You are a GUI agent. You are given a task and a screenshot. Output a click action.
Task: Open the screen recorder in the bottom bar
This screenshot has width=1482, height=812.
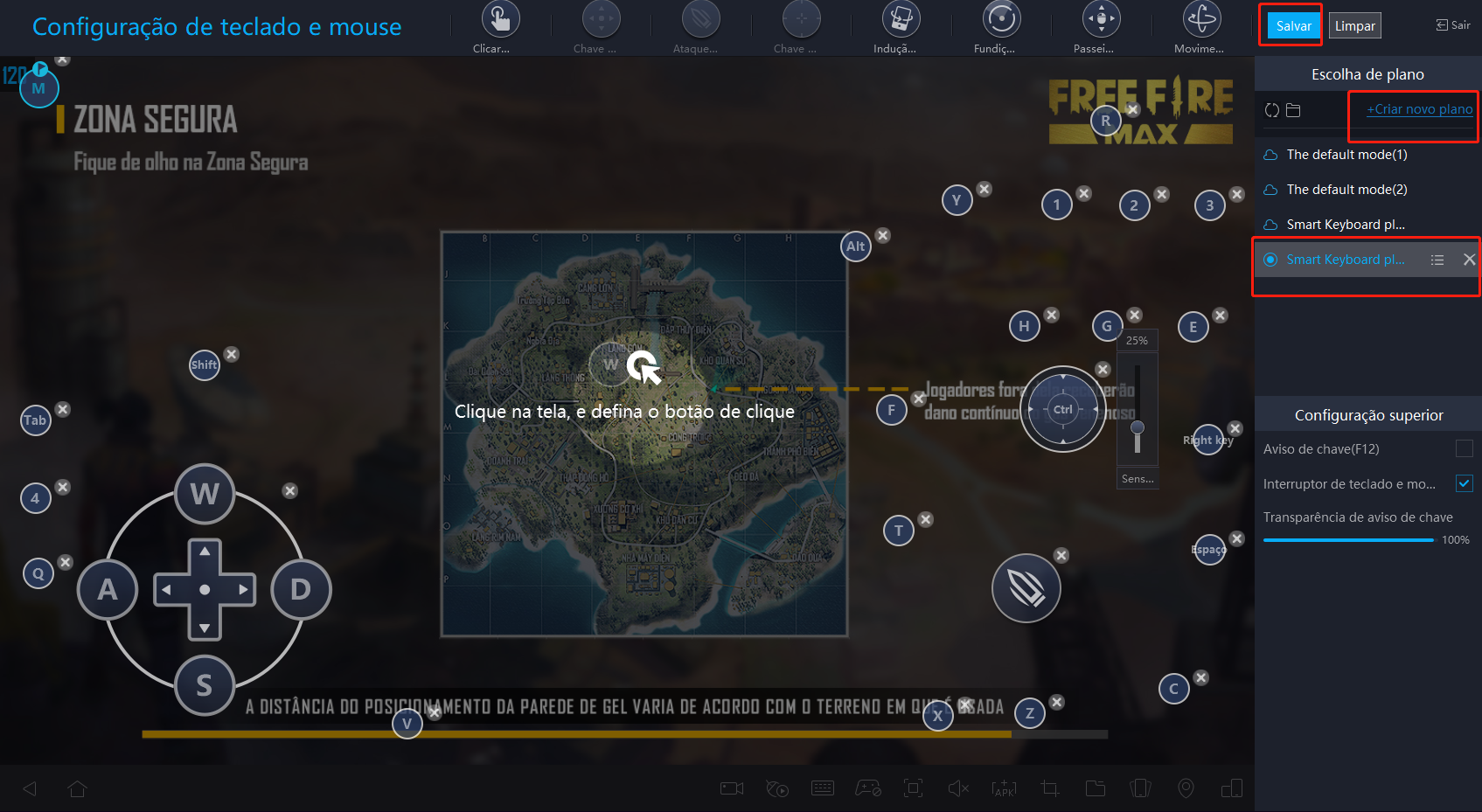click(x=732, y=788)
